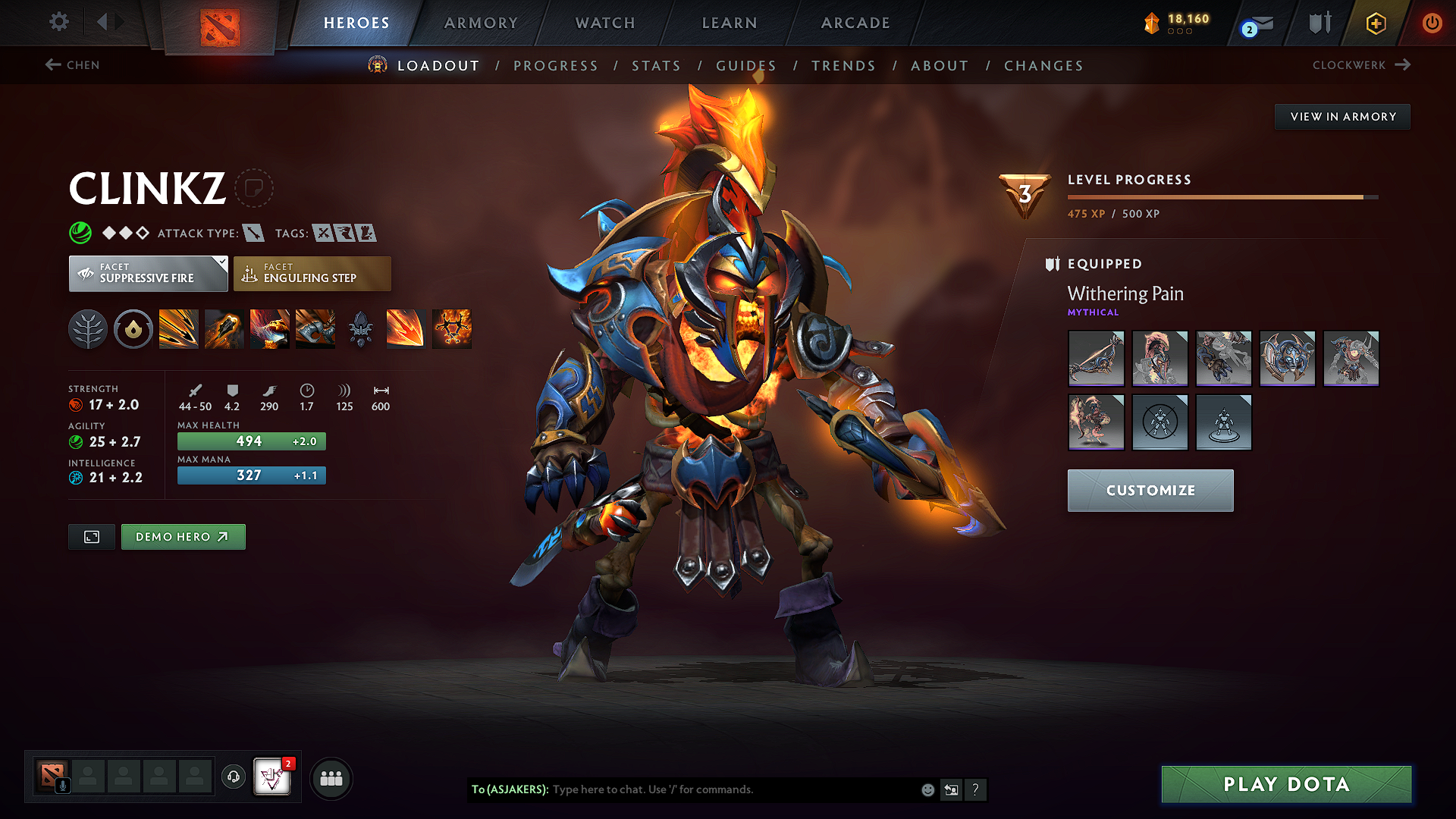Image resolution: width=1456 pixels, height=819 pixels.
Task: Open the settings gear icon
Action: (x=59, y=22)
